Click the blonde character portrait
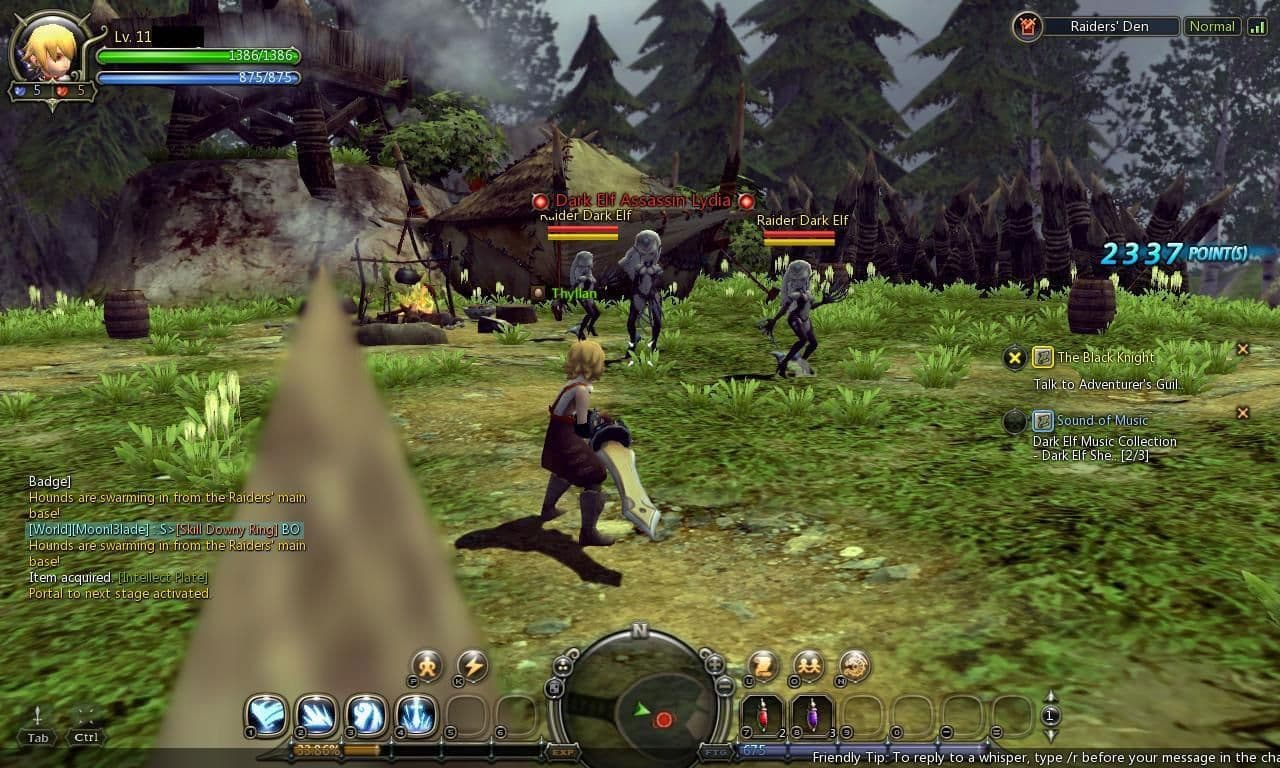The width and height of the screenshot is (1280, 768). (x=48, y=47)
